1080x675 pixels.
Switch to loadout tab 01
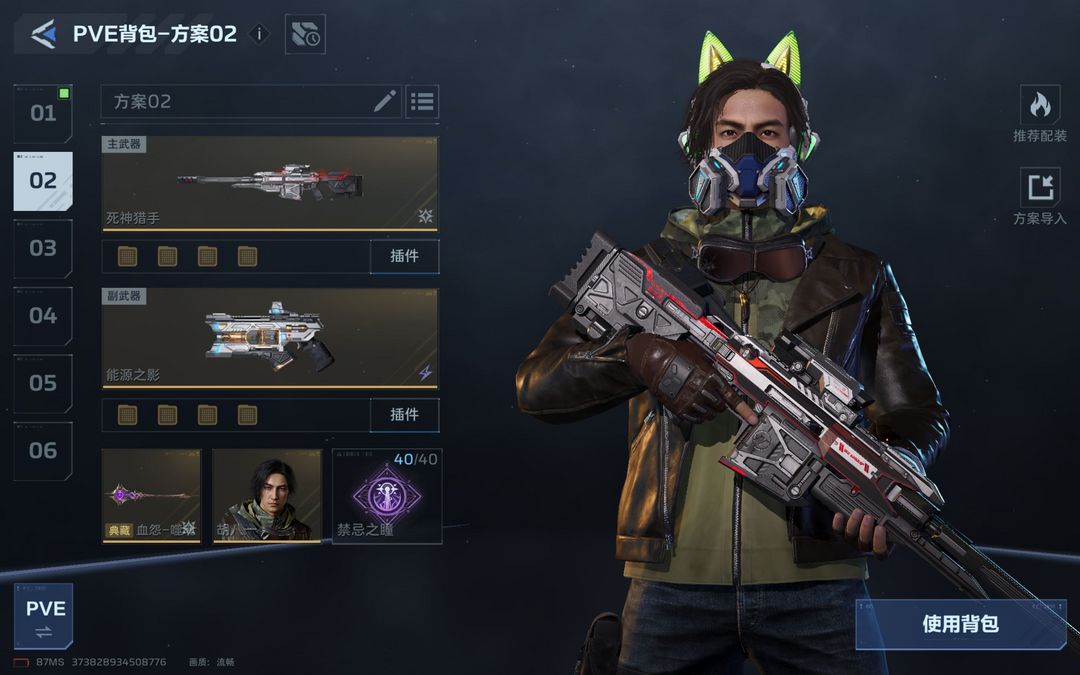click(x=43, y=113)
